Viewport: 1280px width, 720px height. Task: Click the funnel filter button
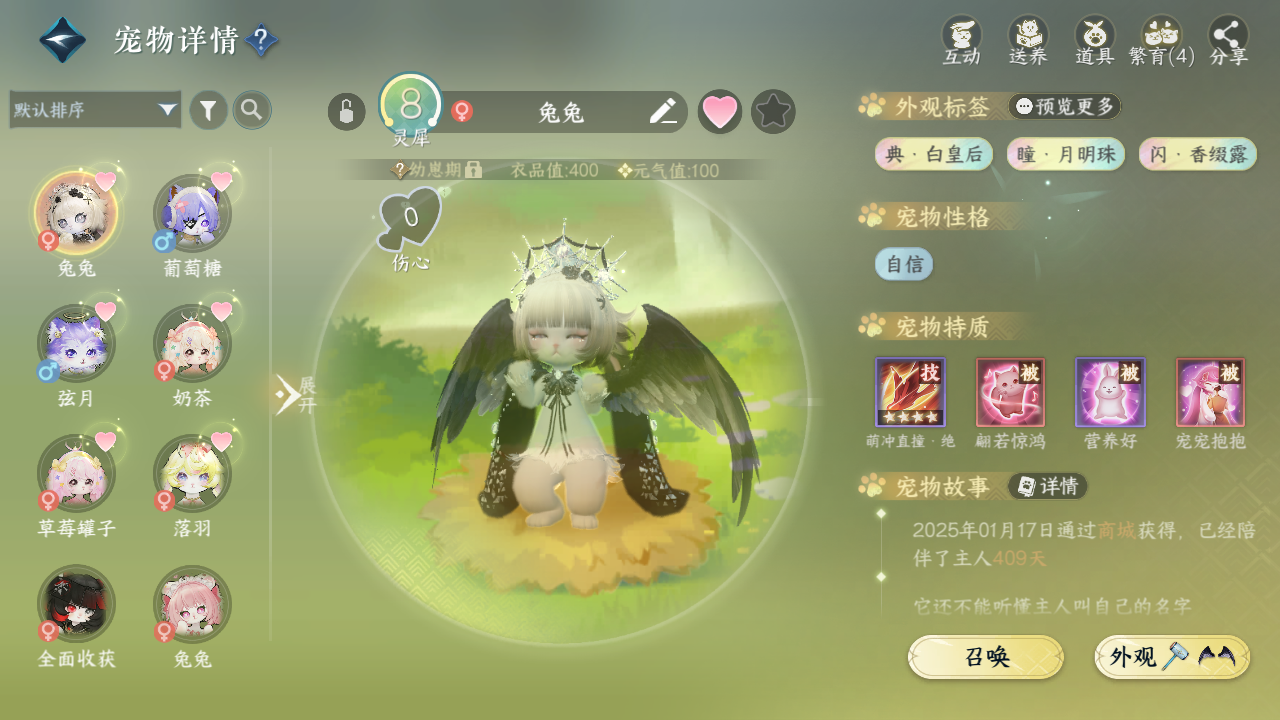tap(208, 110)
